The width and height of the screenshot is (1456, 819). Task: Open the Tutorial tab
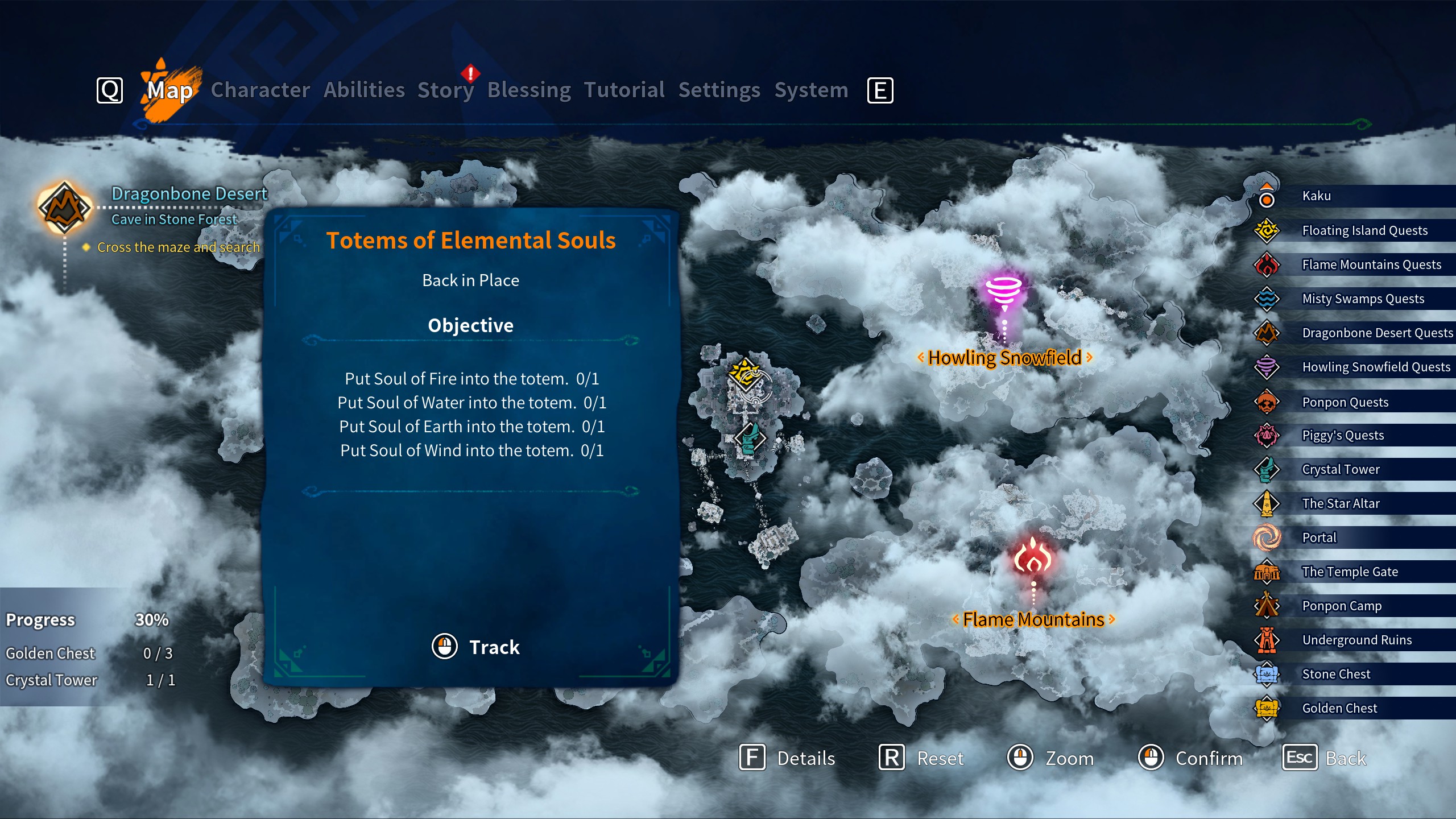[624, 90]
